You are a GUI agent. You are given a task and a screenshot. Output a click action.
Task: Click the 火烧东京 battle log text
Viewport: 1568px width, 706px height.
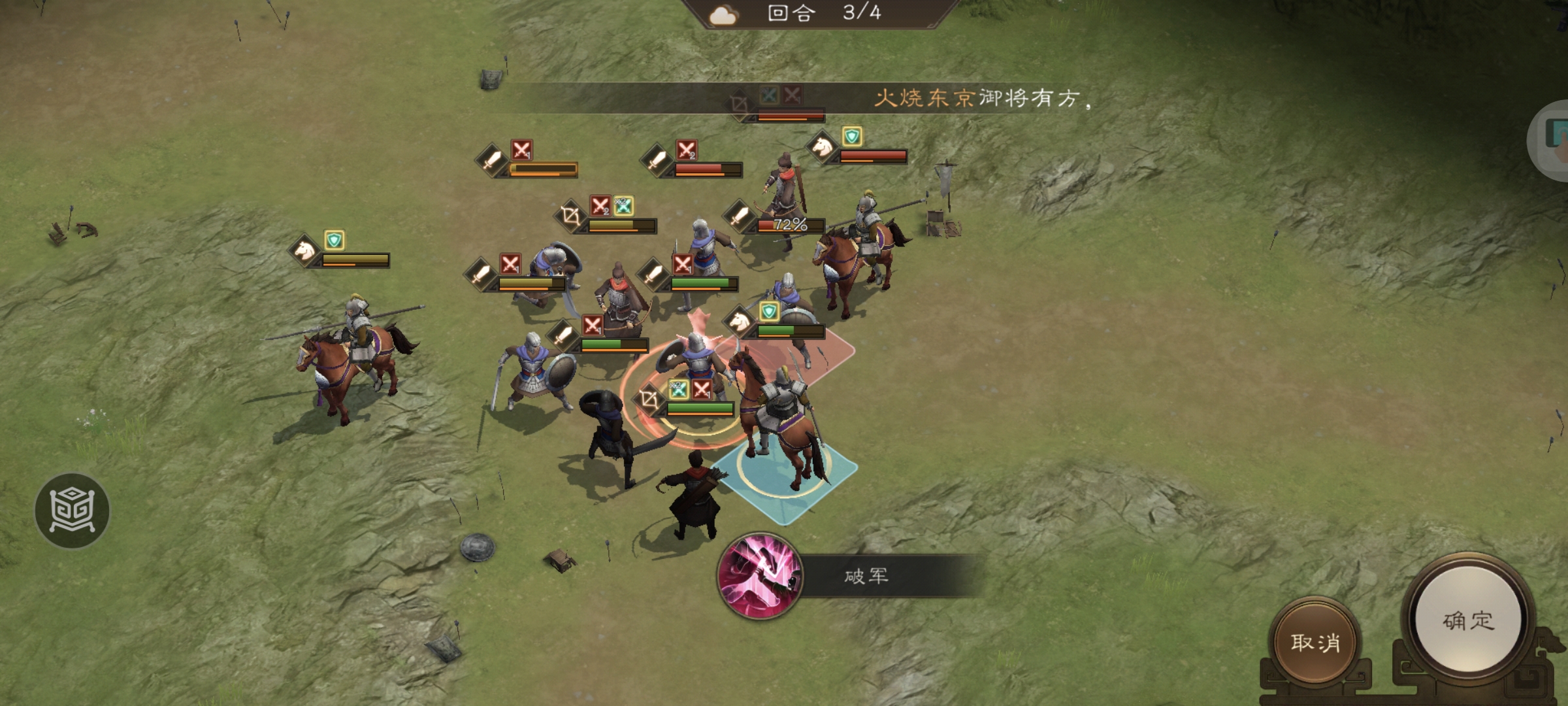[928, 98]
